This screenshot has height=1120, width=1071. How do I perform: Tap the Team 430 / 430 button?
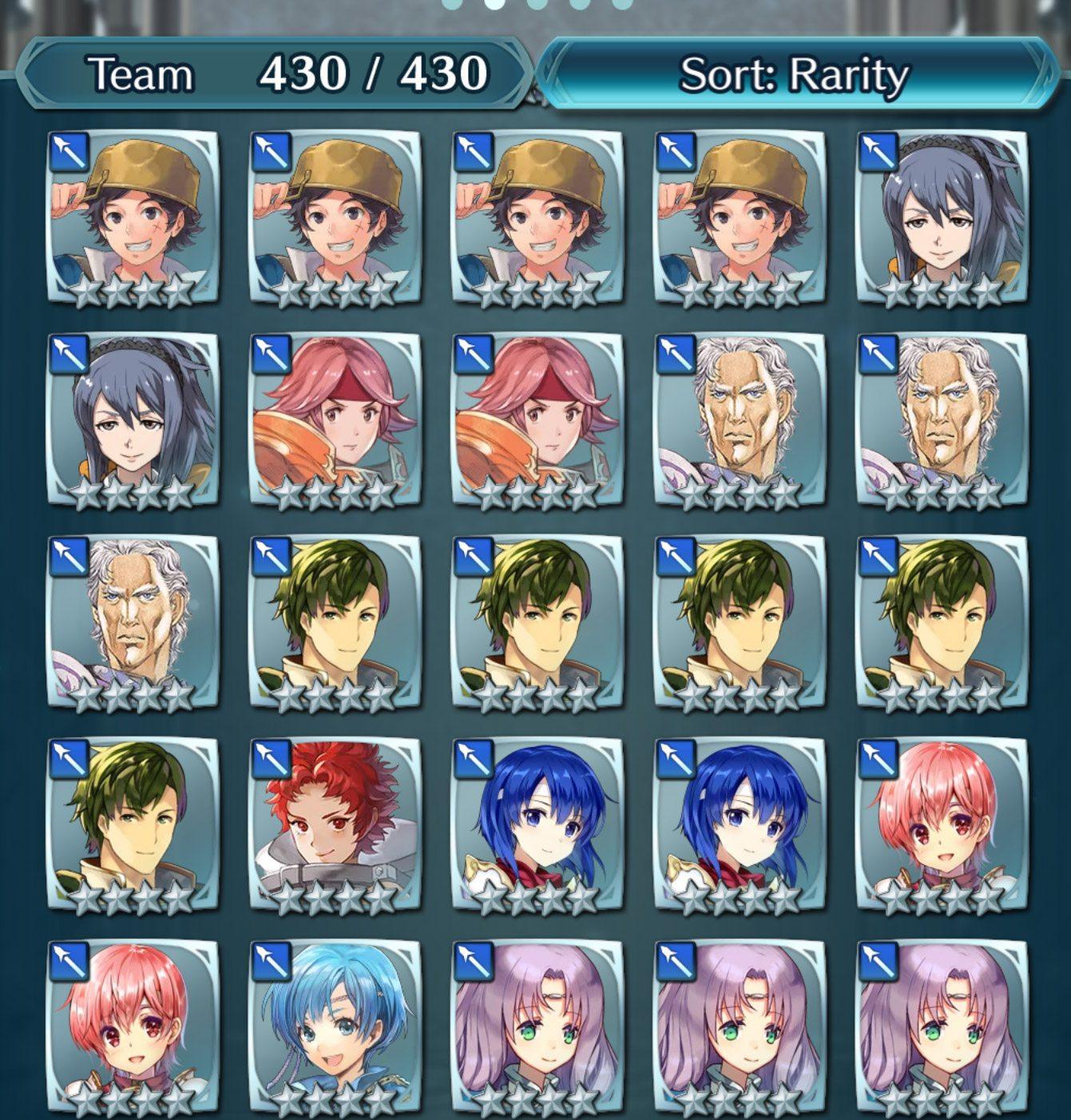coord(276,75)
